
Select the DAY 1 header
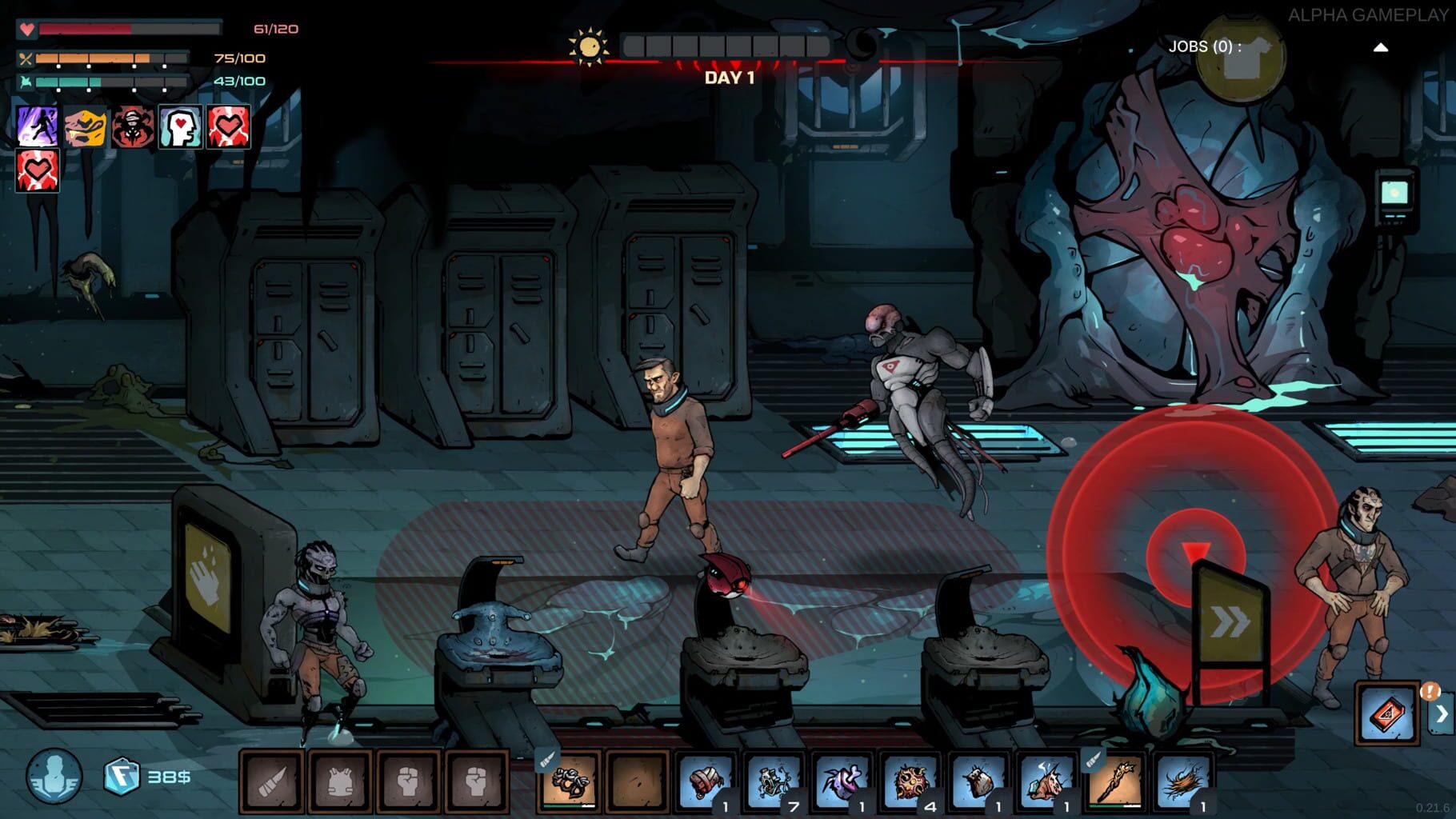(728, 78)
